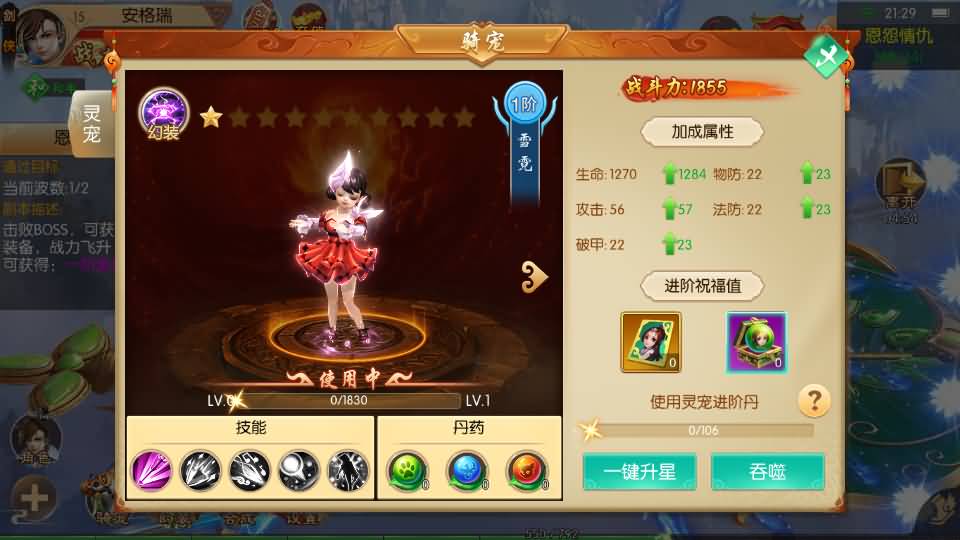Switch to the 灵宠 side tab
This screenshot has width=960, height=540.
tap(92, 124)
